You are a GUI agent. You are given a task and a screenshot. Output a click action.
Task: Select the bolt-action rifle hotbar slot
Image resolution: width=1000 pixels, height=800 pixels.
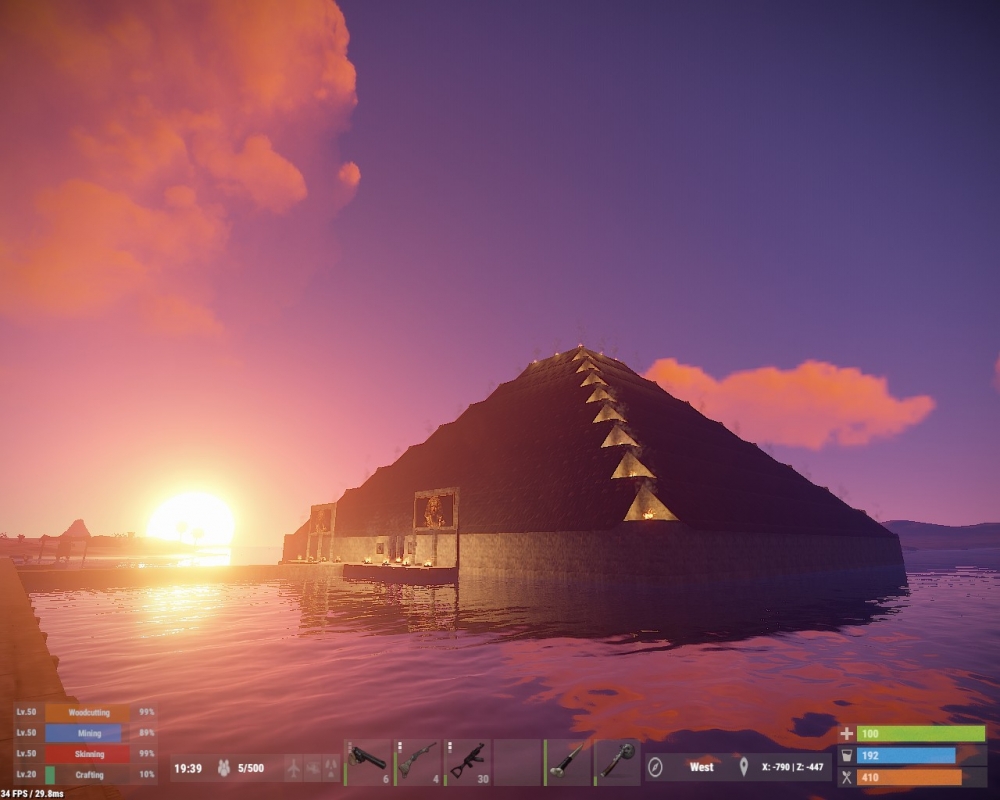pyautogui.click(x=418, y=761)
